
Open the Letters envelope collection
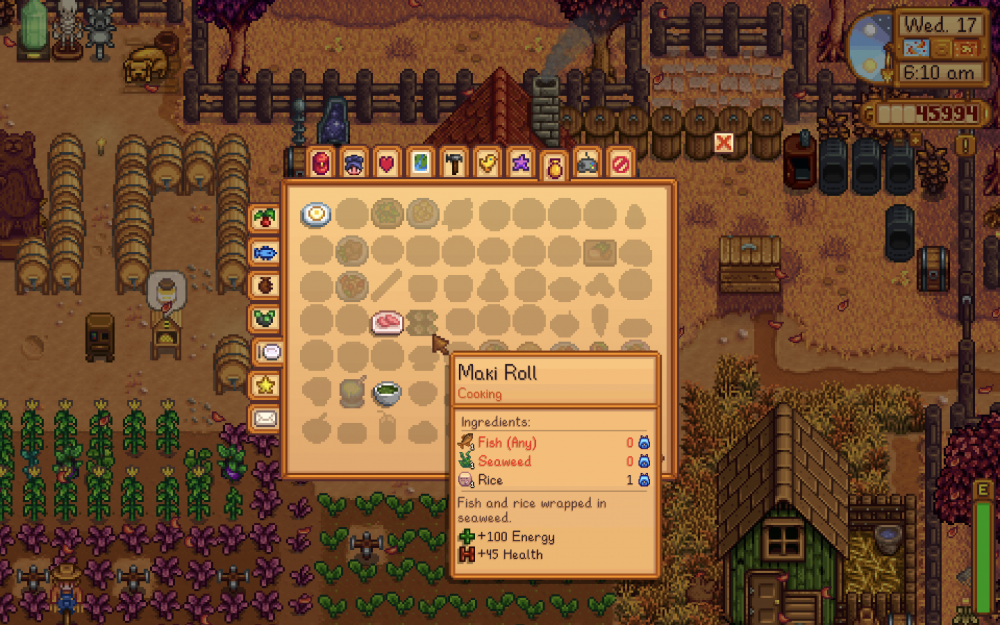264,417
